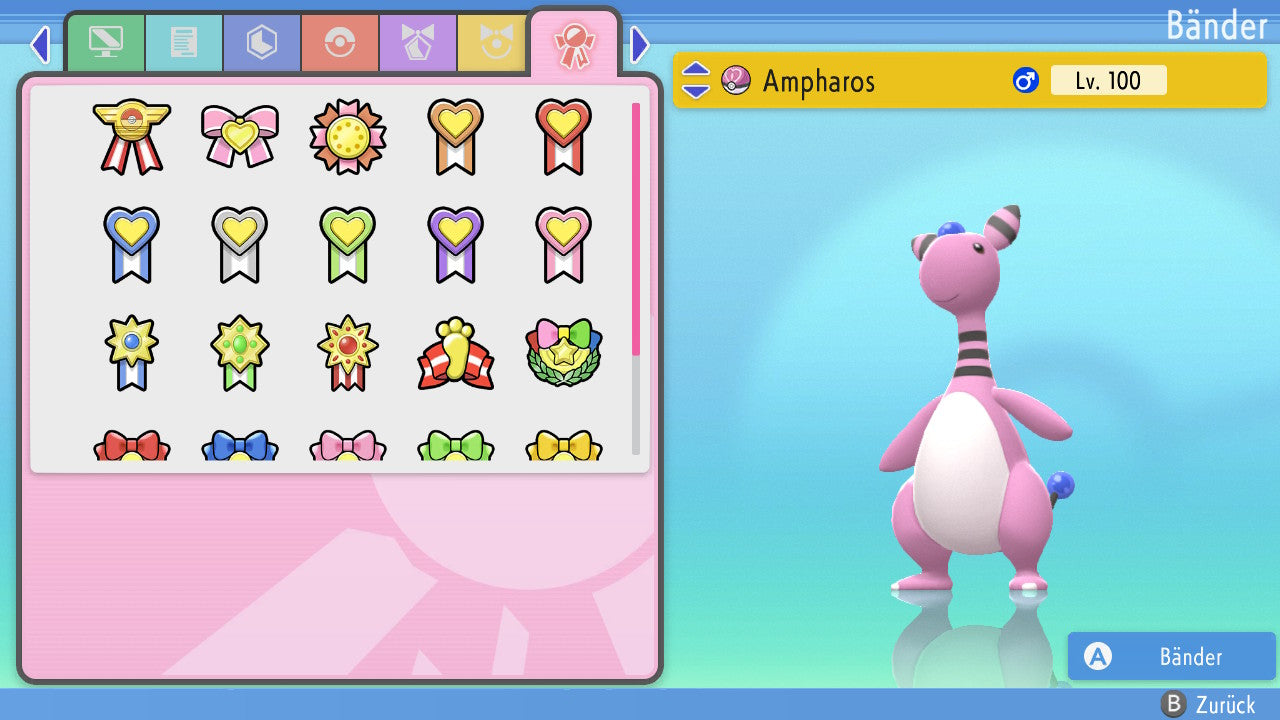Select the gold winged Champion ribbon
1280x720 pixels.
131,136
